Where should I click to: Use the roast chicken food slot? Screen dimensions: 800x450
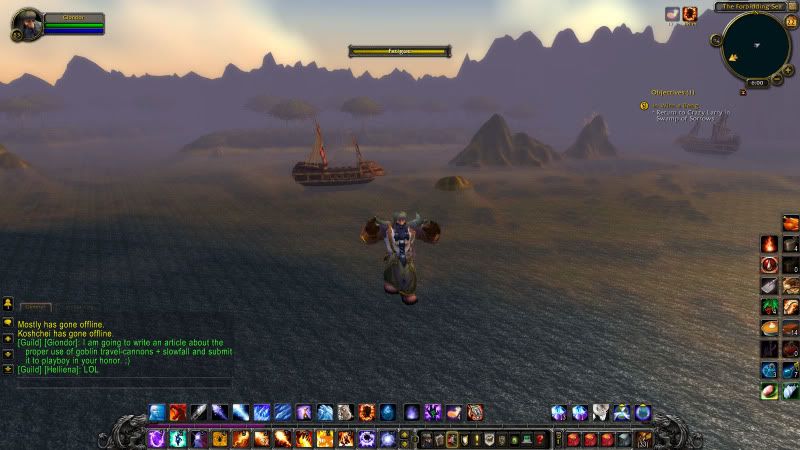click(x=790, y=222)
